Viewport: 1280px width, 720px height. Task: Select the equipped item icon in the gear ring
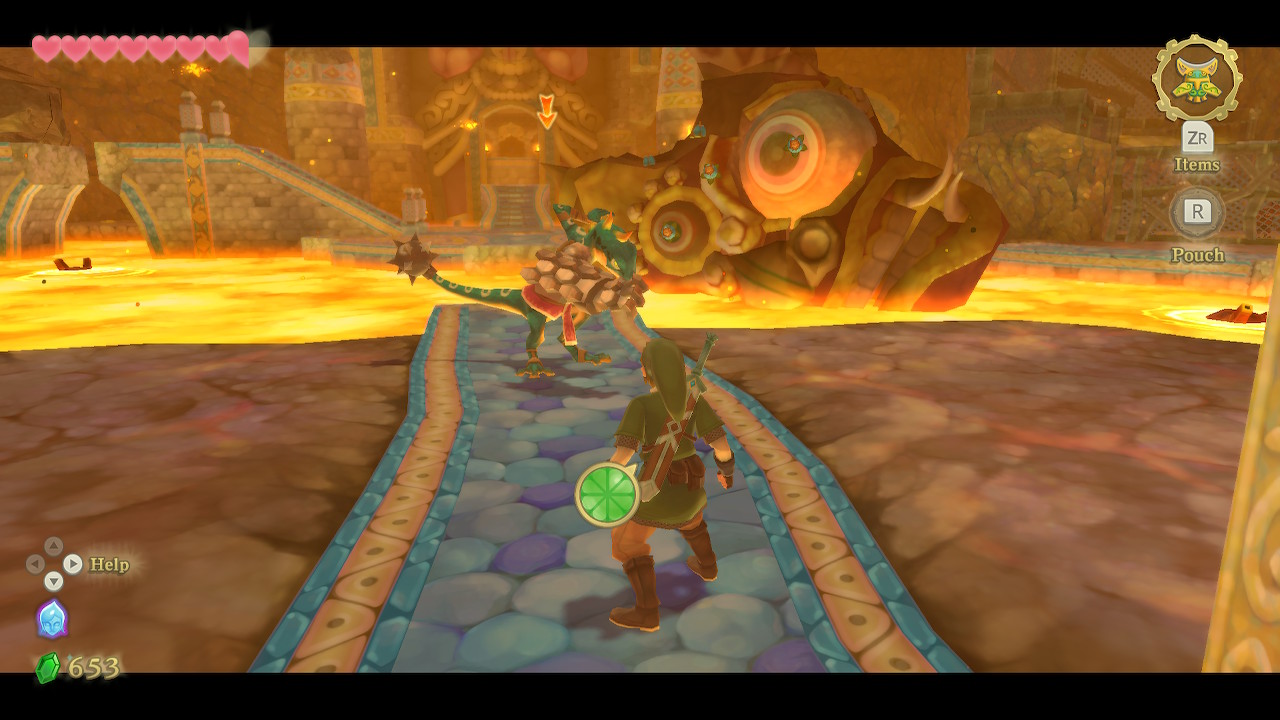[1196, 79]
